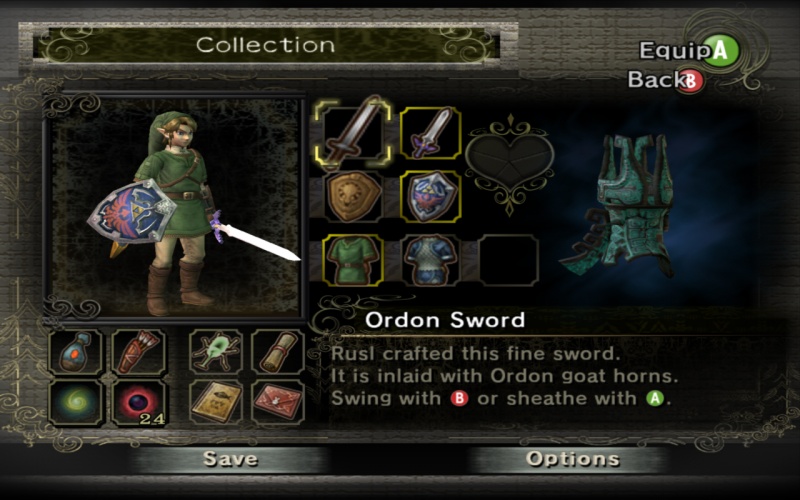Select the Hylian Shield slot
Image resolution: width=800 pixels, height=500 pixels.
coord(431,197)
